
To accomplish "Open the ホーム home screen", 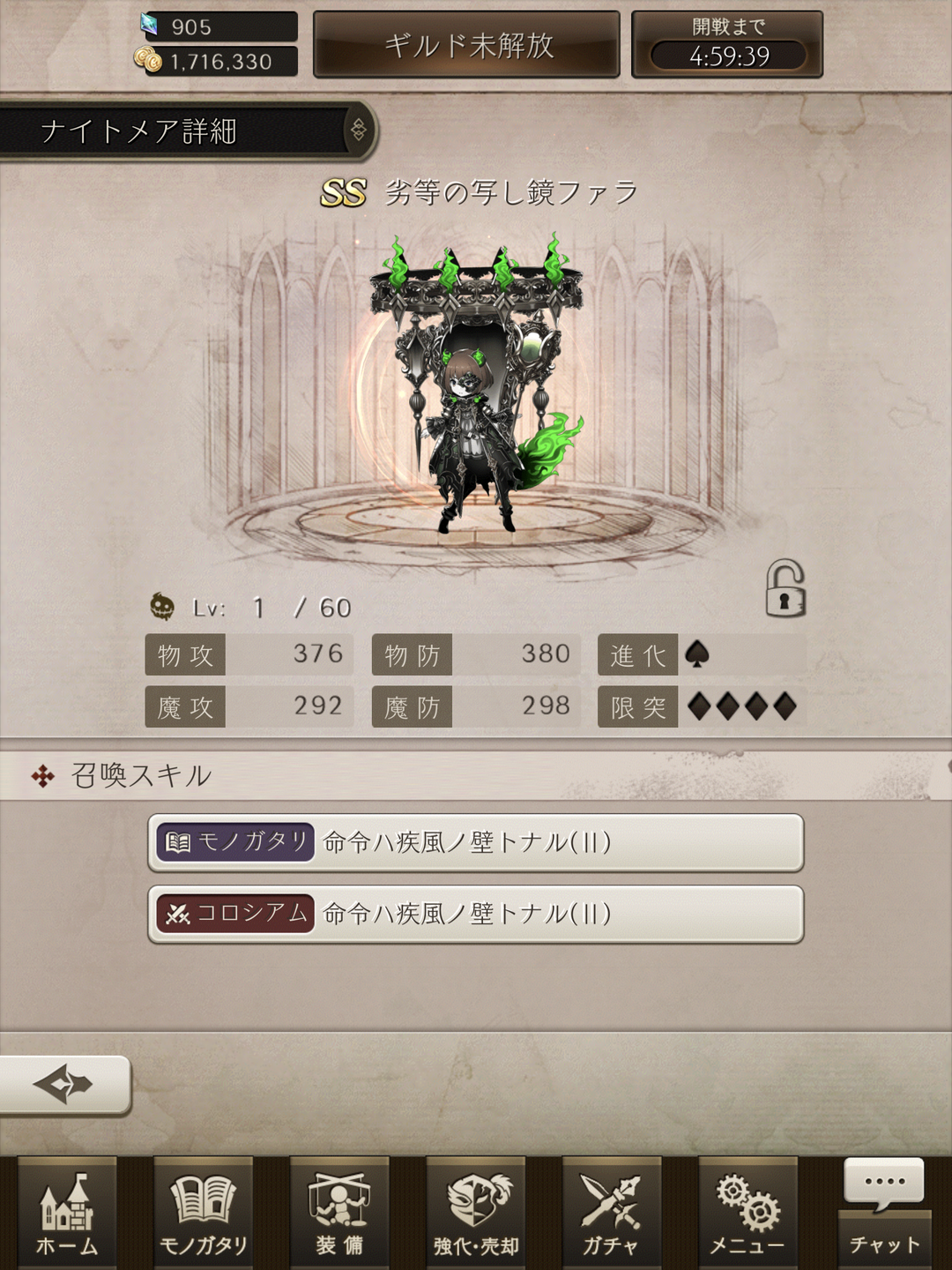I will (x=67, y=1214).
